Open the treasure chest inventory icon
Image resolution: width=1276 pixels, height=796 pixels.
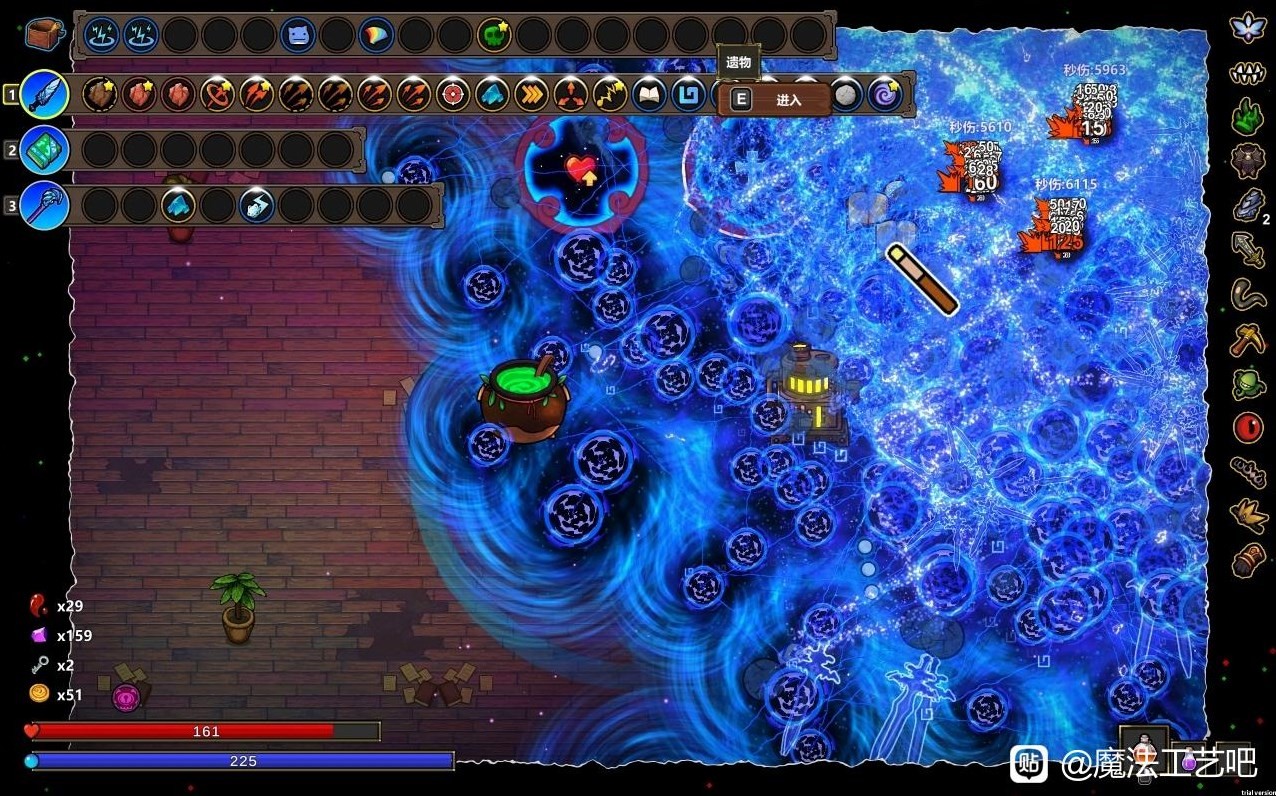click(x=43, y=34)
